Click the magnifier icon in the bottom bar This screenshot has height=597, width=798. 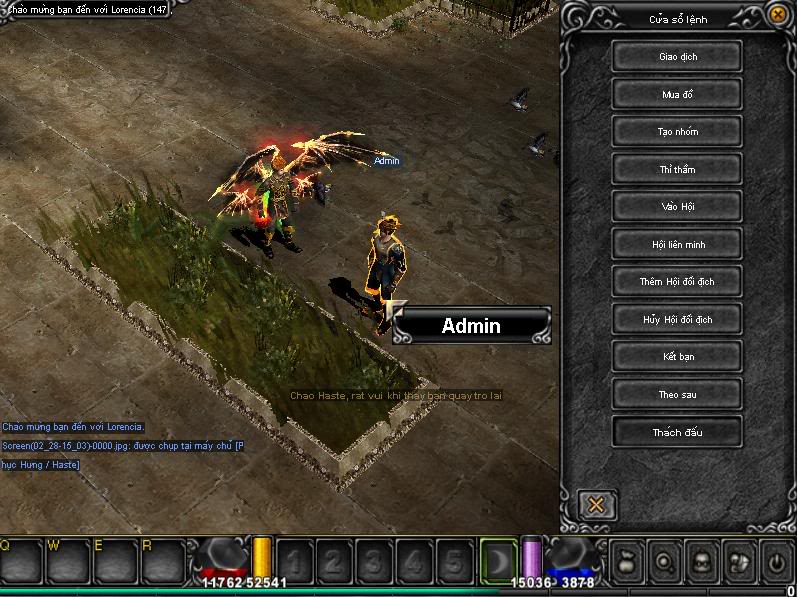(x=664, y=560)
